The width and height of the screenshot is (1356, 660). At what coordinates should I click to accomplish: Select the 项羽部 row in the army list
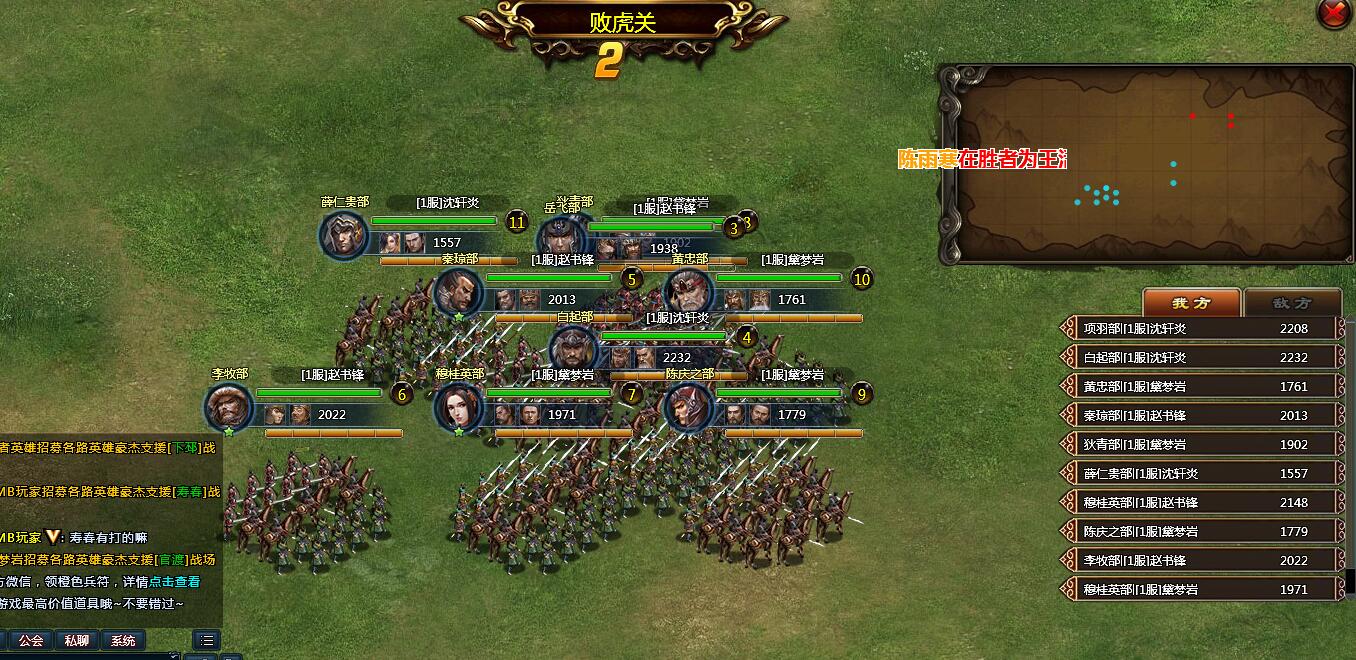tap(1201, 328)
